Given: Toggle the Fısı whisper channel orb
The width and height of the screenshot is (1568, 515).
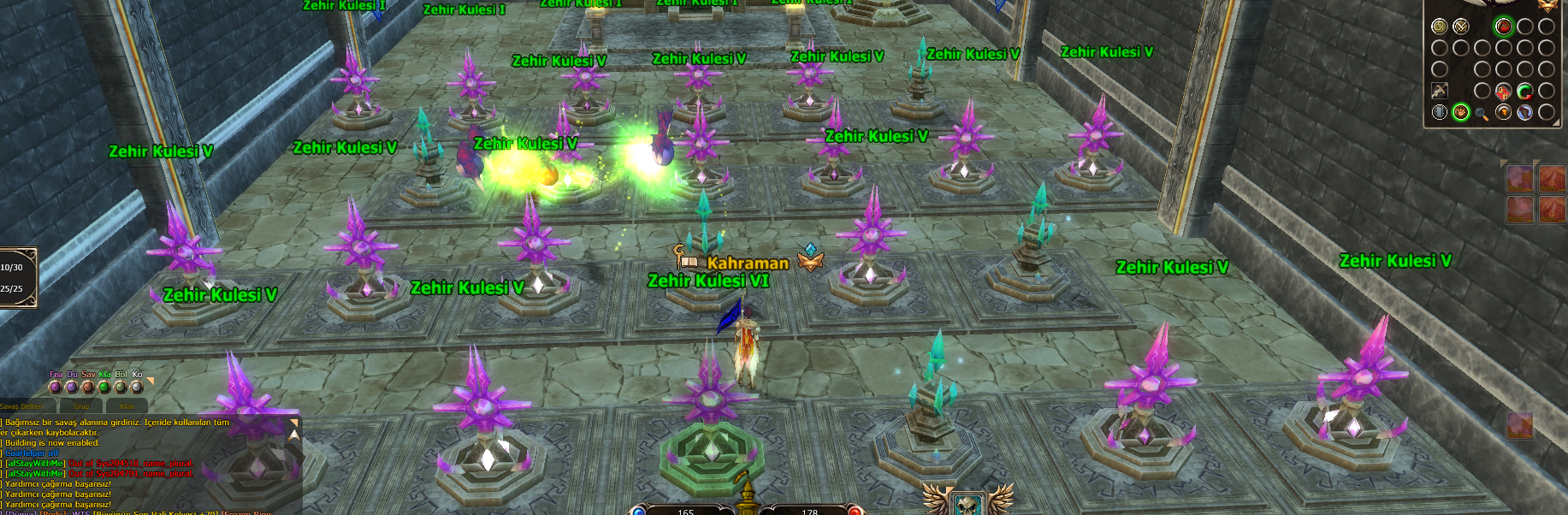Looking at the screenshot, I should coord(56,387).
